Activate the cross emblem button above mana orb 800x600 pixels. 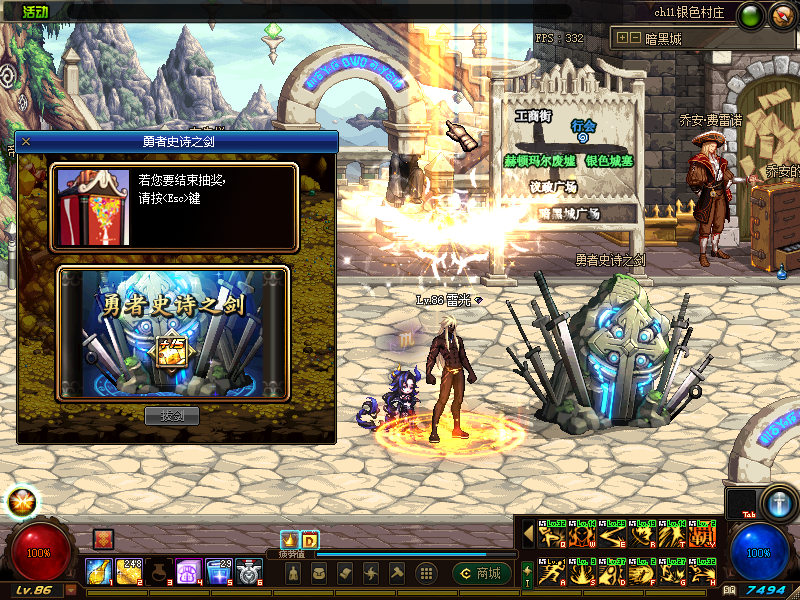click(x=777, y=501)
